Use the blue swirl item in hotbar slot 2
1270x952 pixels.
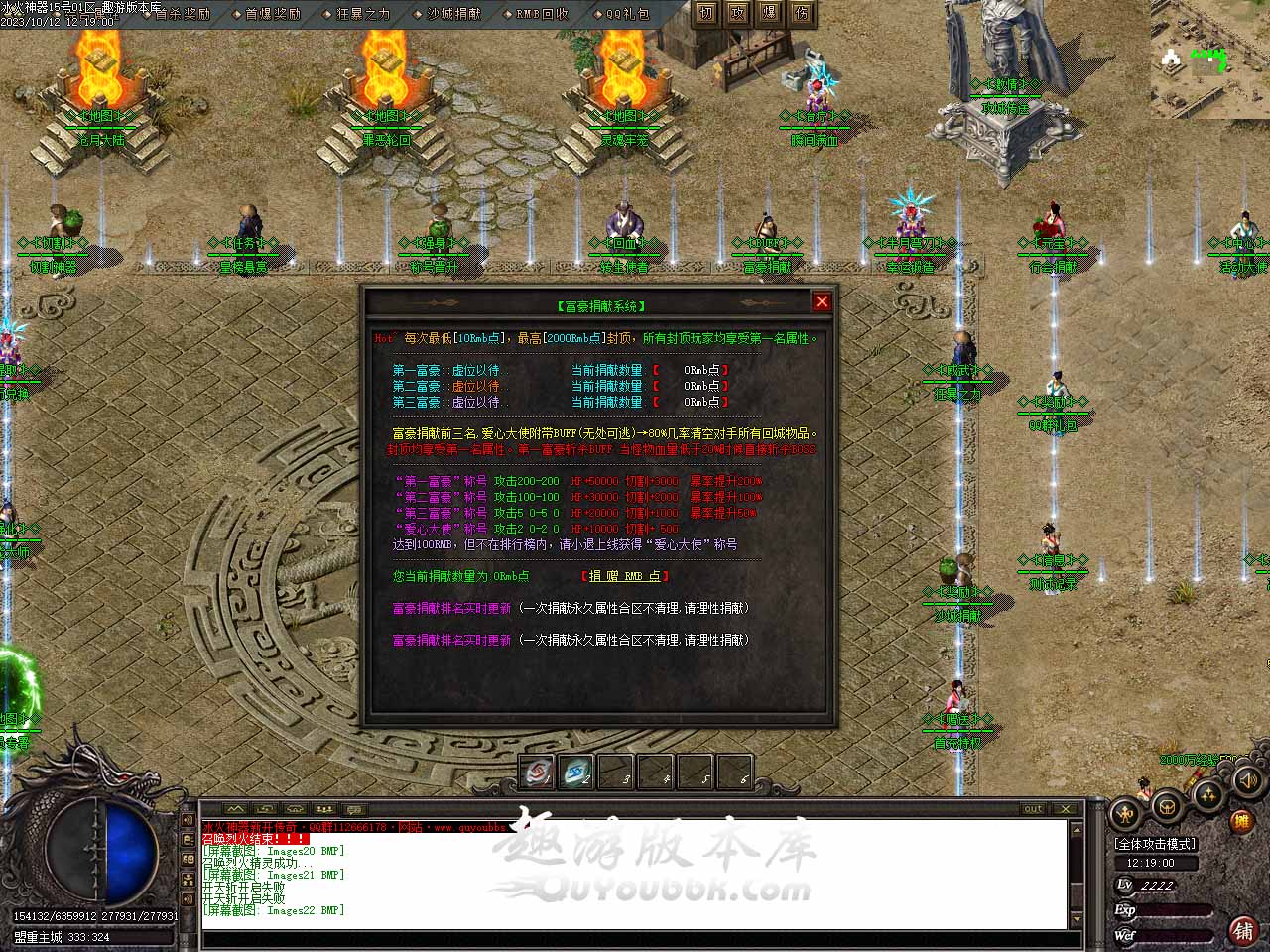(576, 773)
